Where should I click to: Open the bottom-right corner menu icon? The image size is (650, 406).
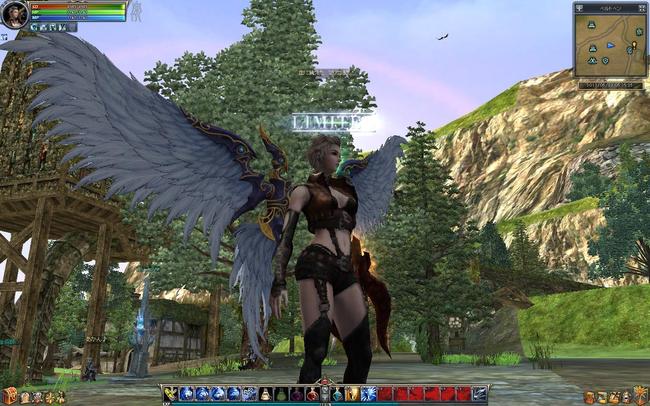[x=640, y=396]
